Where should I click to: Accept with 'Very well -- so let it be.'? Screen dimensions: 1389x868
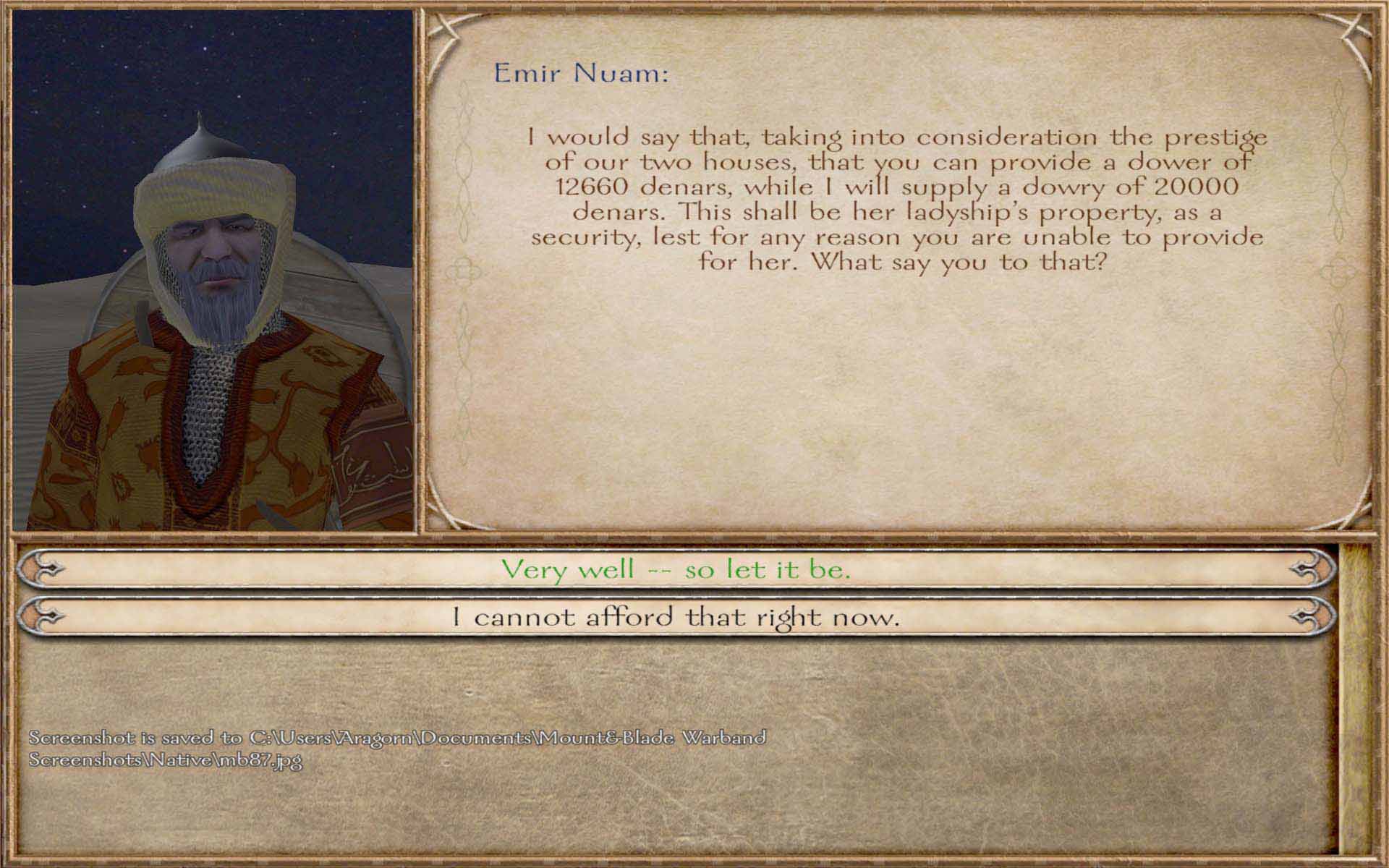(676, 569)
